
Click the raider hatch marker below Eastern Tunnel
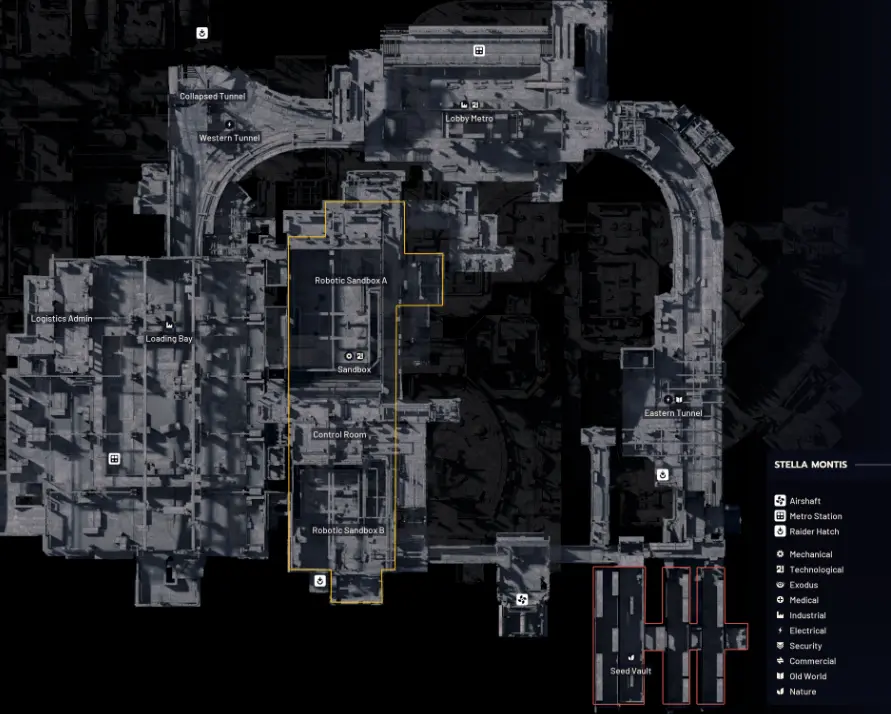662,474
